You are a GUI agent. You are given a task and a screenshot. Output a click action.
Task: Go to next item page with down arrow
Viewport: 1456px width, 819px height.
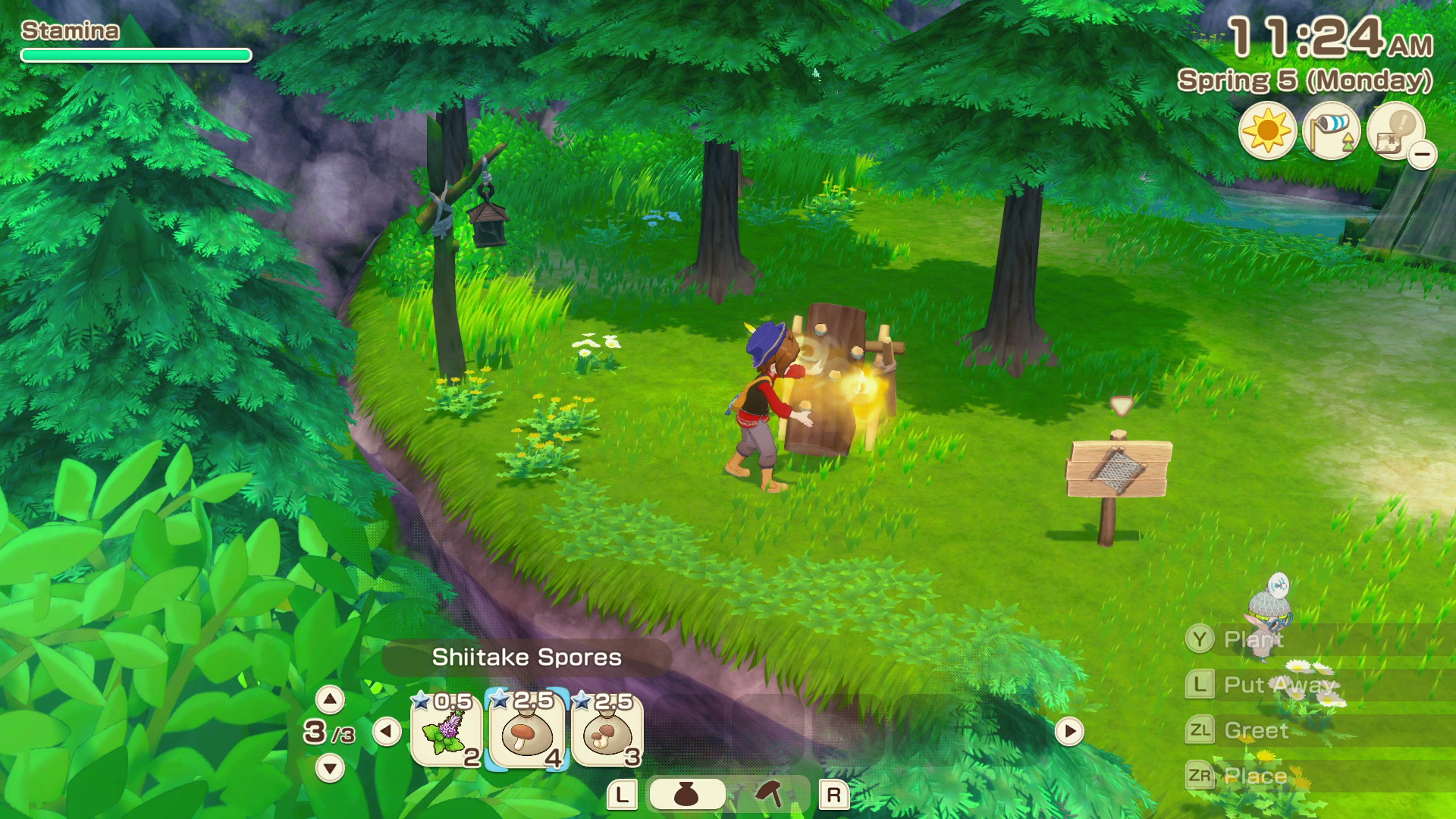[x=329, y=768]
